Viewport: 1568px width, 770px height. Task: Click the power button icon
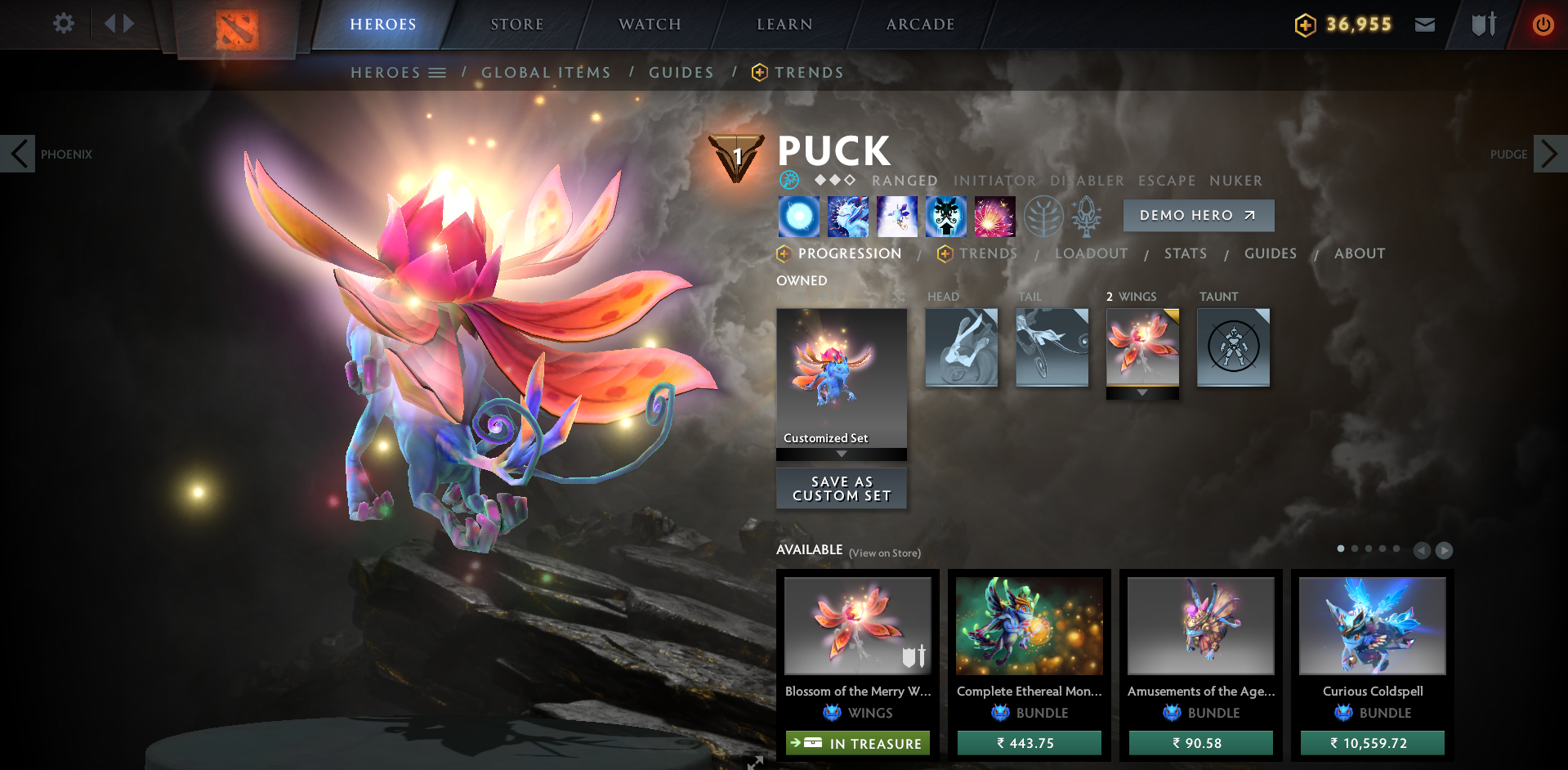click(1543, 25)
